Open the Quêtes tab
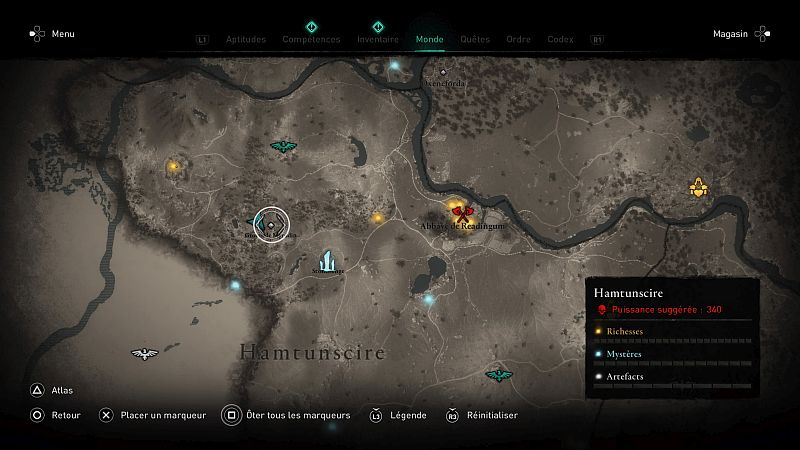The height and width of the screenshot is (450, 800). click(475, 40)
